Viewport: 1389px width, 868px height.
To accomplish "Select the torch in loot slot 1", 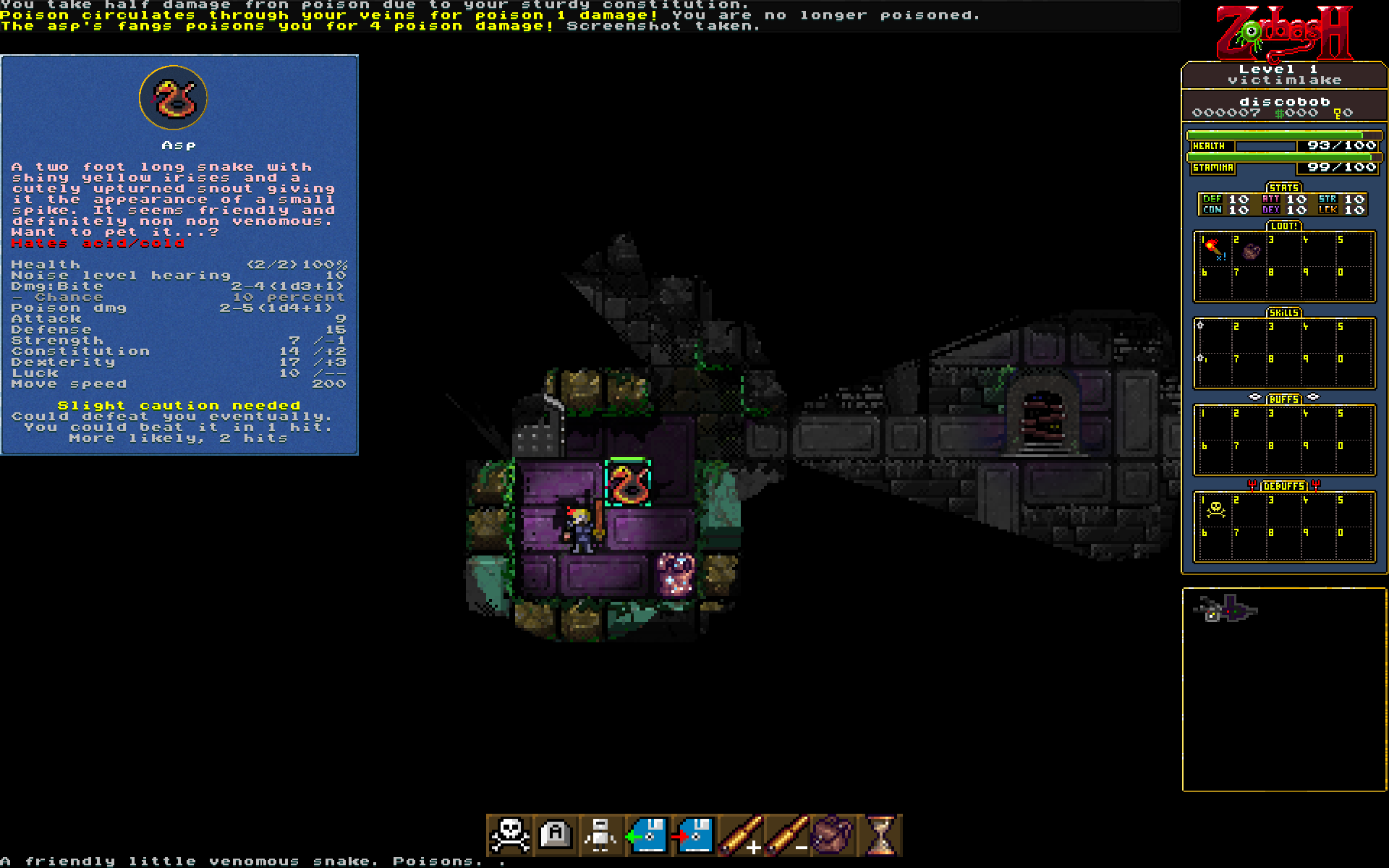I will pyautogui.click(x=1214, y=250).
